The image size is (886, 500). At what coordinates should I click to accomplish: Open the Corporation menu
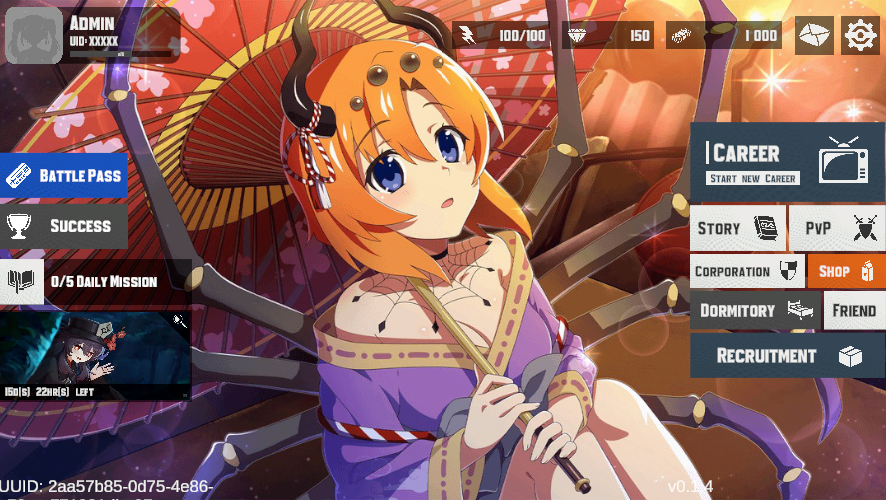click(746, 271)
